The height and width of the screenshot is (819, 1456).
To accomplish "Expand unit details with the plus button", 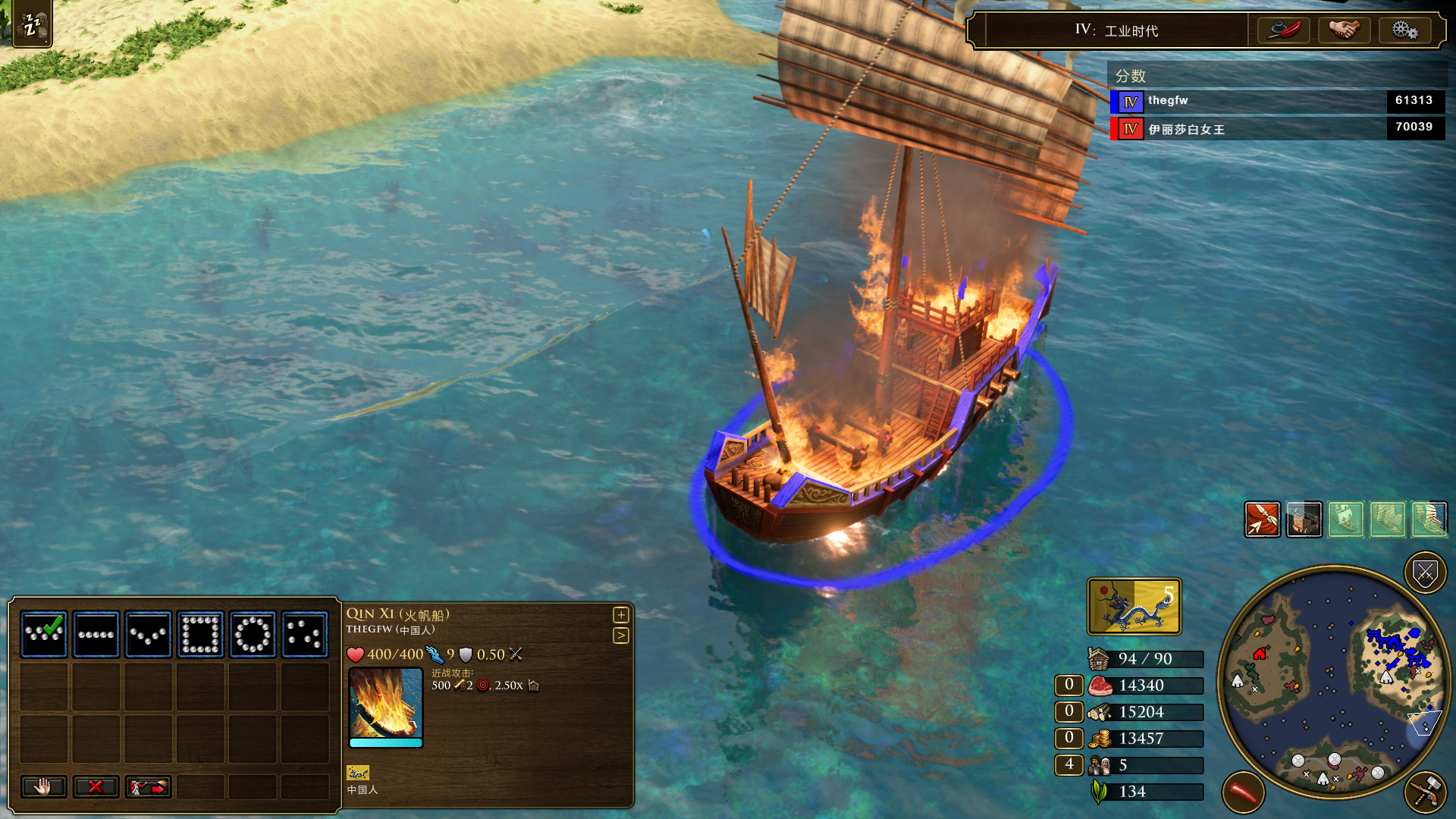I will pyautogui.click(x=621, y=615).
